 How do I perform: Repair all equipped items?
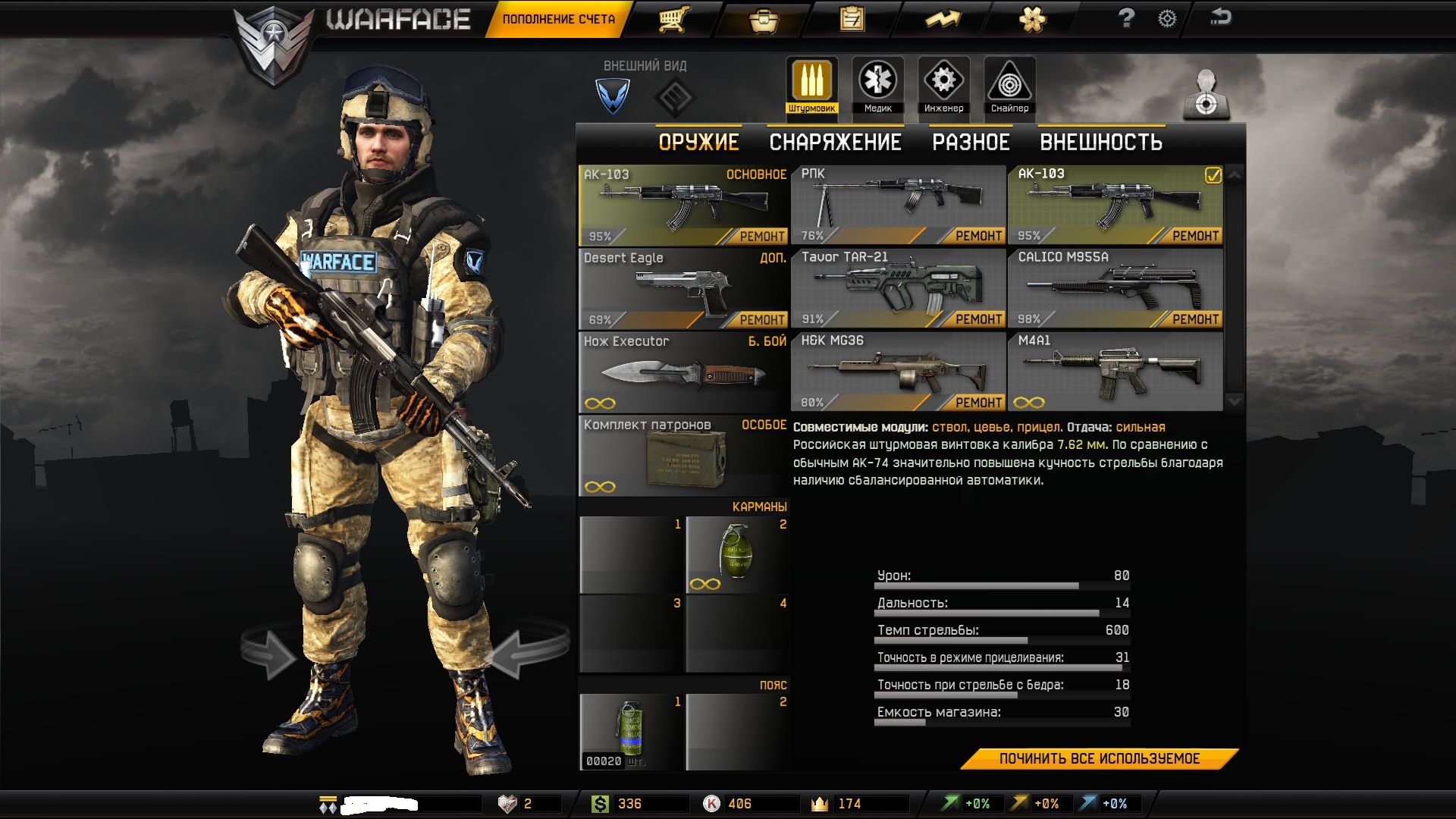pyautogui.click(x=1099, y=759)
